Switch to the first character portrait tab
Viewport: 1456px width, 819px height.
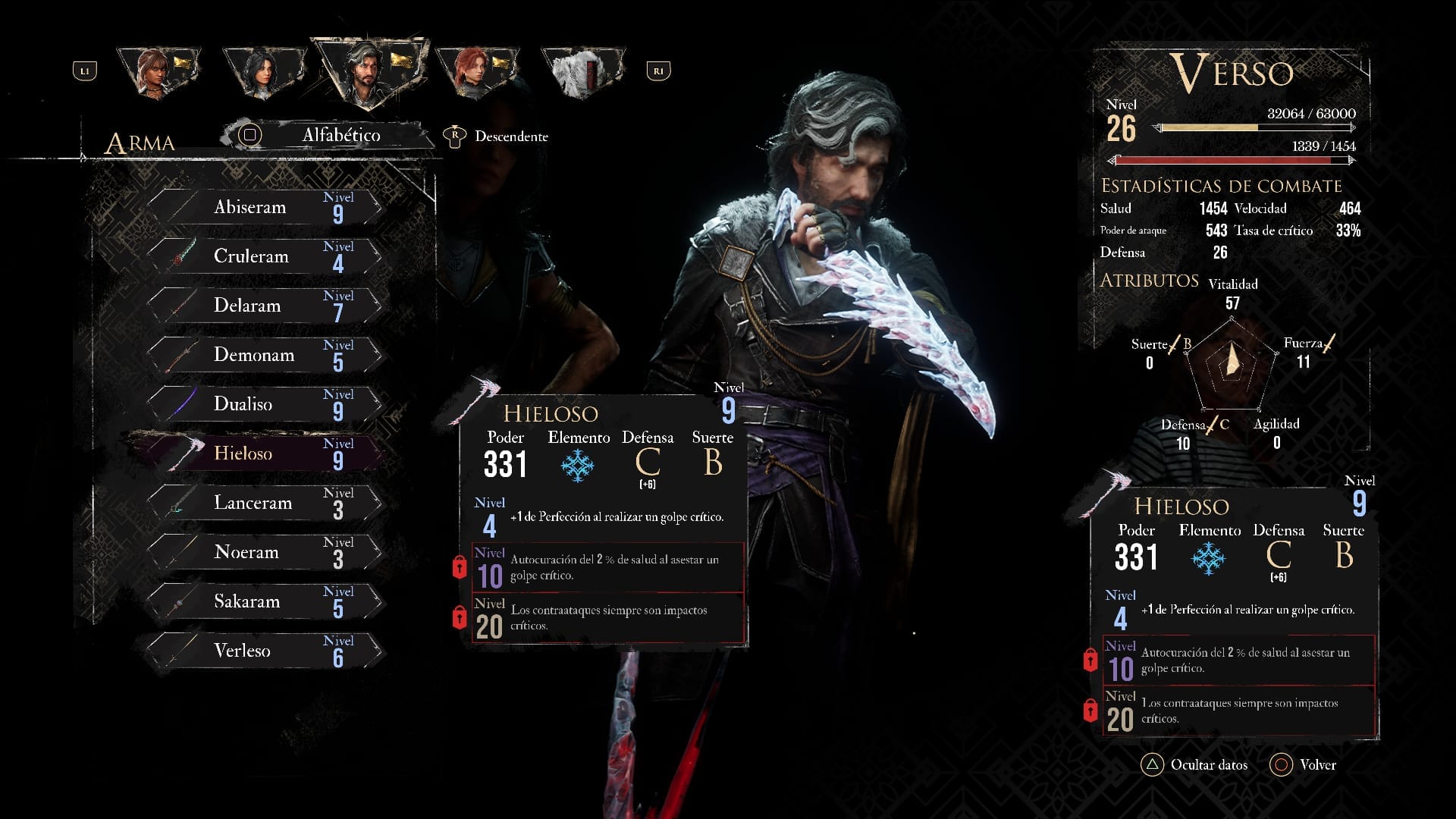click(157, 72)
